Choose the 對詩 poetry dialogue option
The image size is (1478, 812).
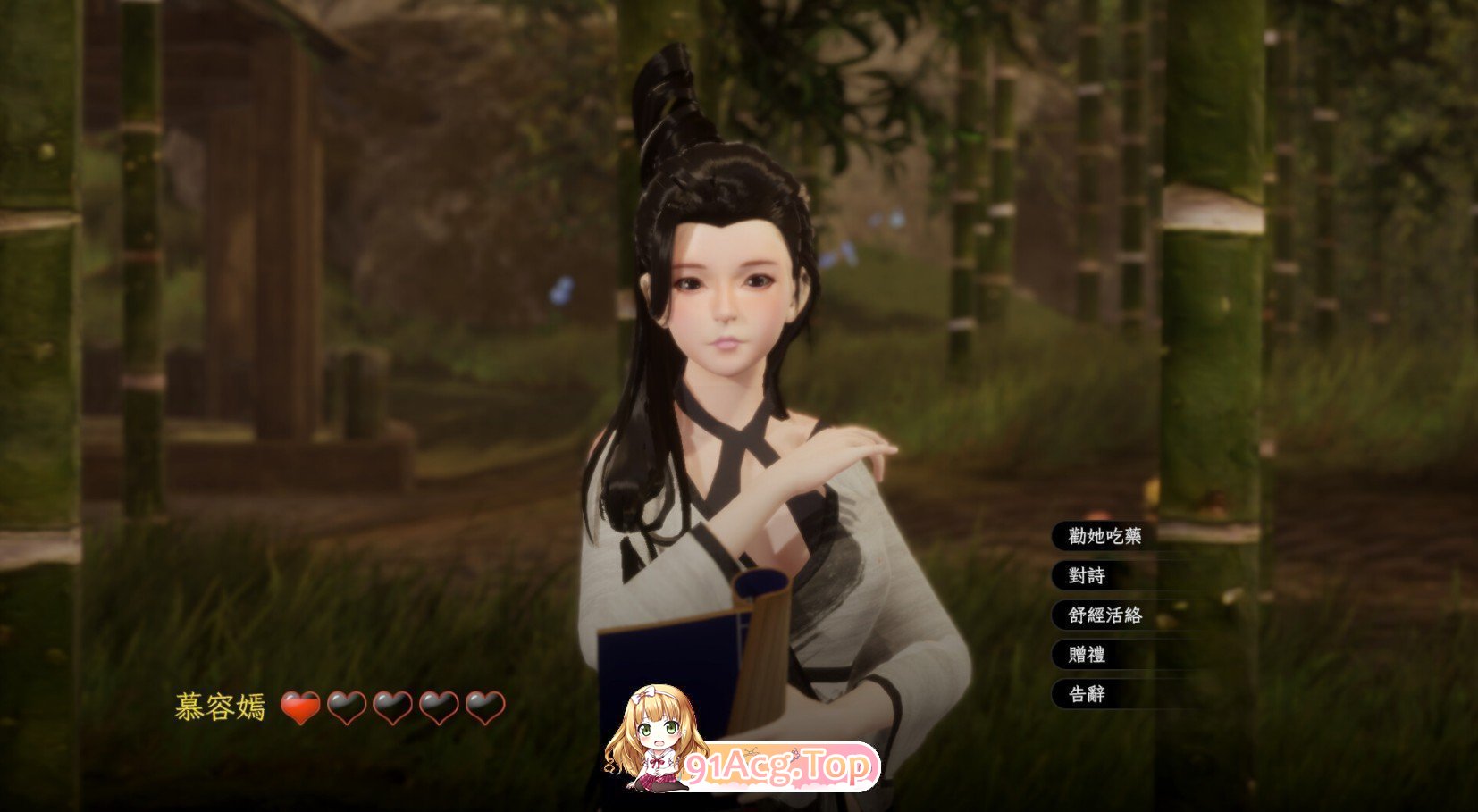[x=1086, y=576]
